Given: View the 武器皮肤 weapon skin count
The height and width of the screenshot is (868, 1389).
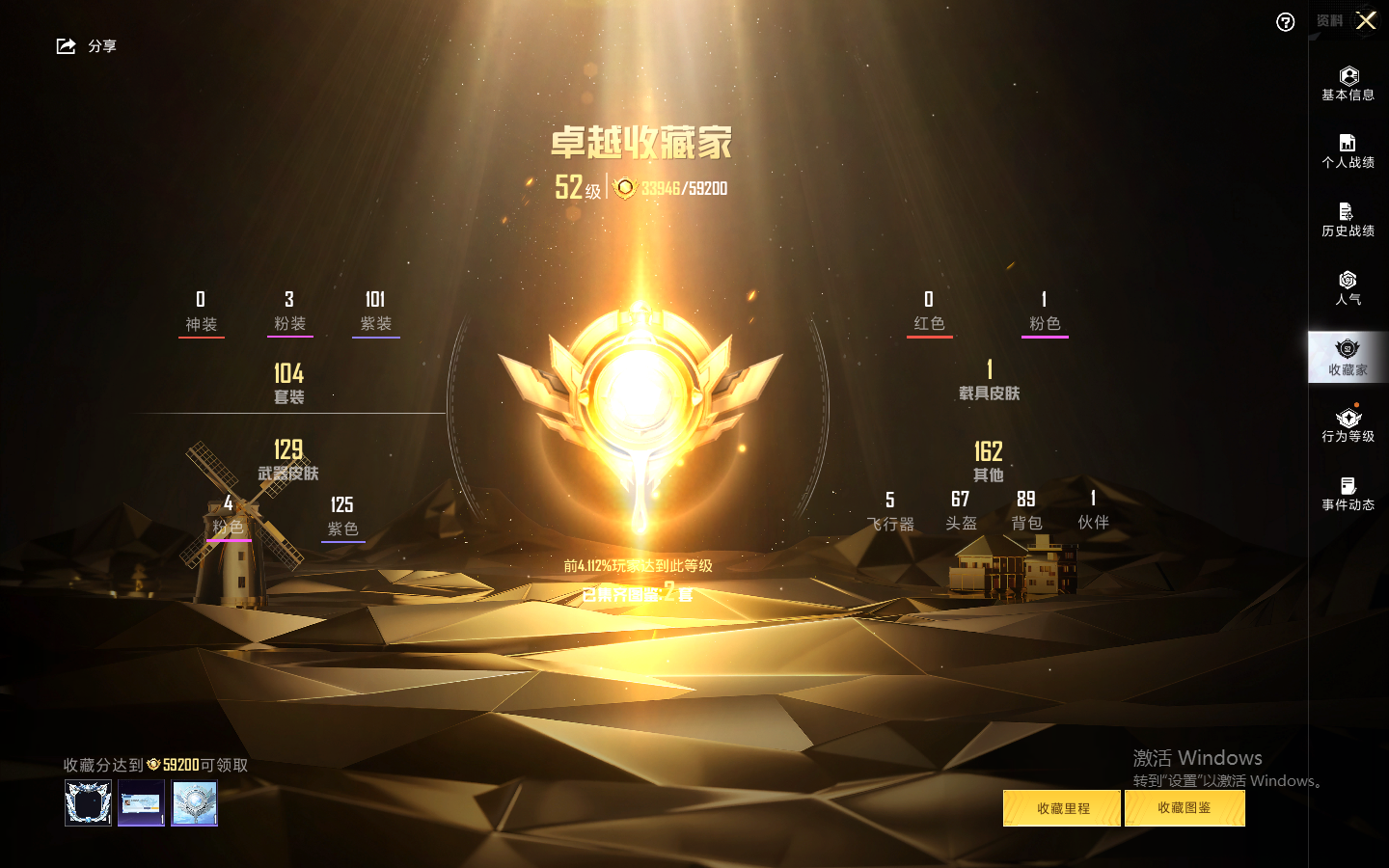Looking at the screenshot, I should [288, 460].
